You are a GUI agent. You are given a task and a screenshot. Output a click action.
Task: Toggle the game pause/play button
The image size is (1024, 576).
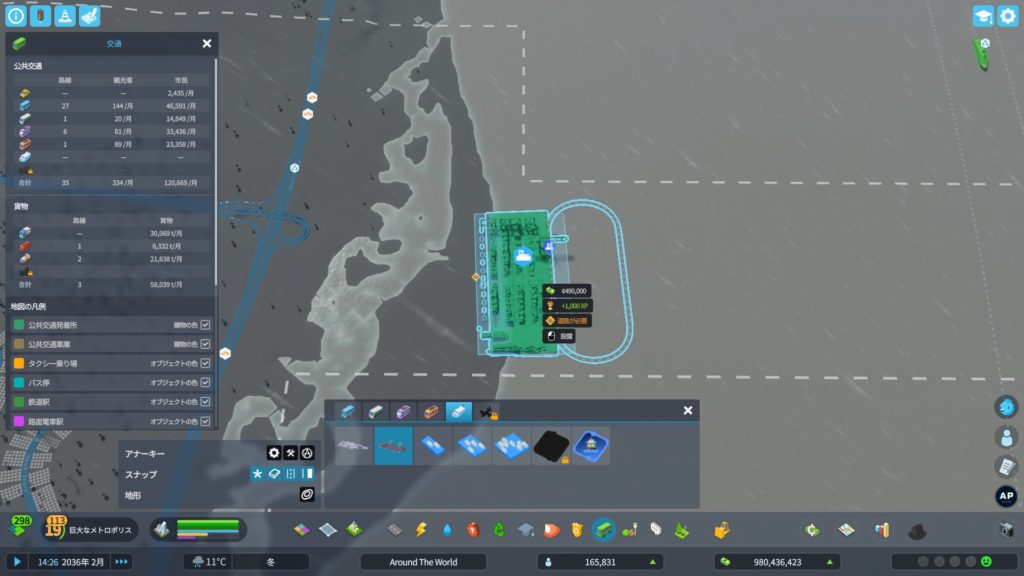point(17,562)
